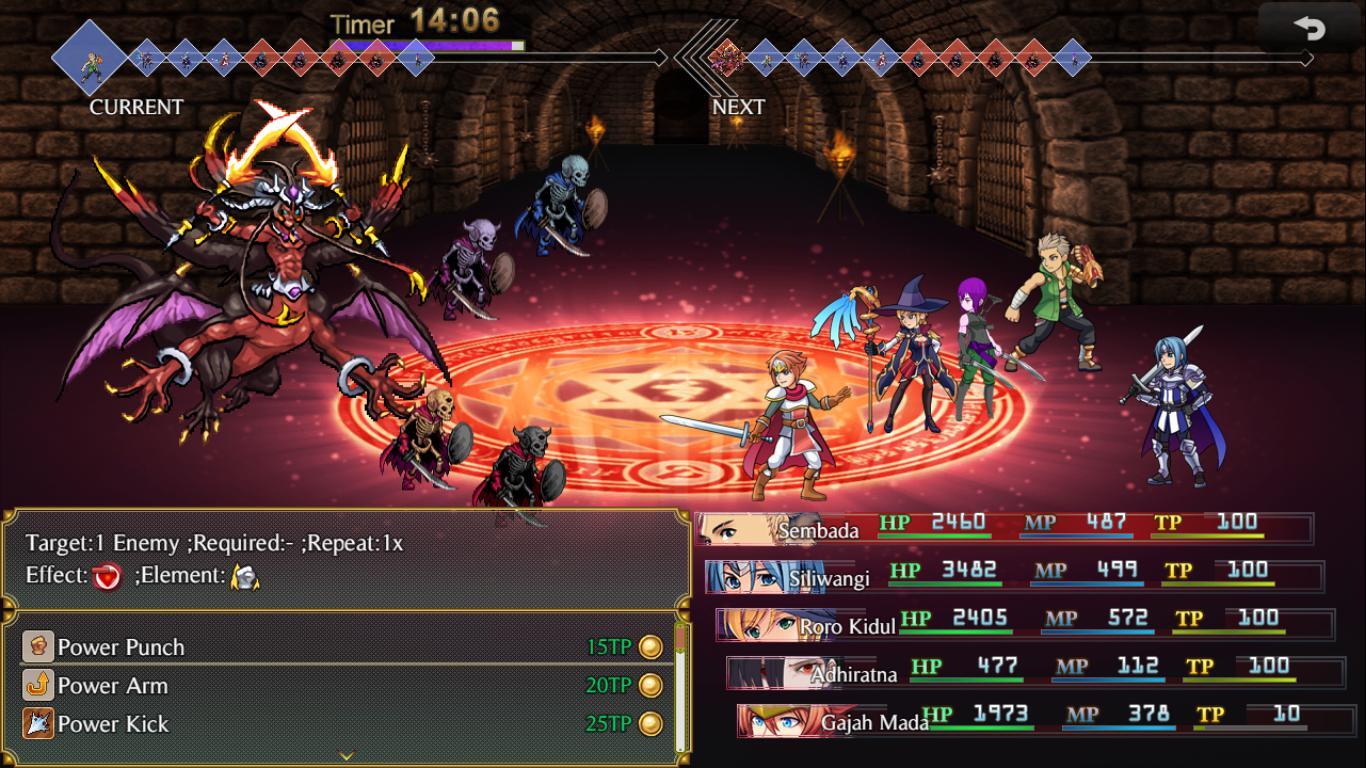Screen dimensions: 1366x768
Task: Go back with the return arrow button
Action: 1309,29
